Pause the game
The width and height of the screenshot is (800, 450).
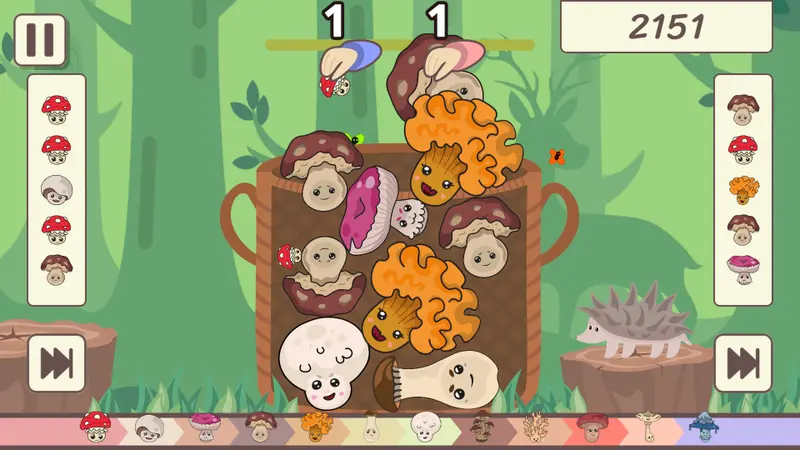coord(40,40)
